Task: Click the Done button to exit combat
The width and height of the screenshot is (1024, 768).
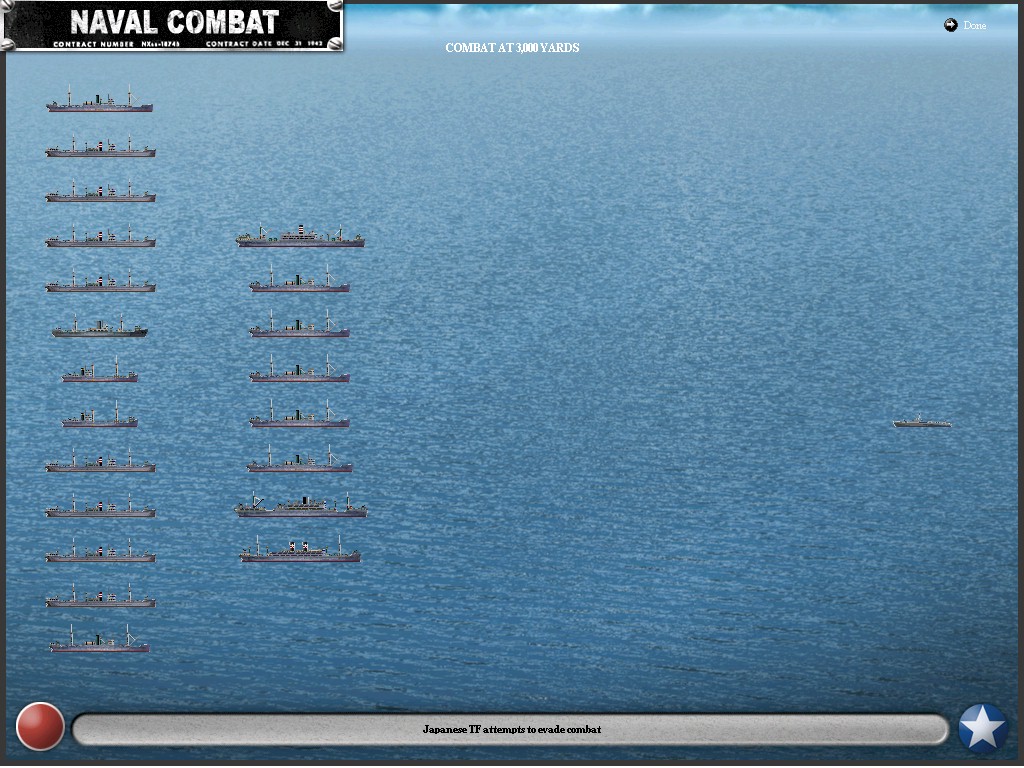Action: pos(965,25)
